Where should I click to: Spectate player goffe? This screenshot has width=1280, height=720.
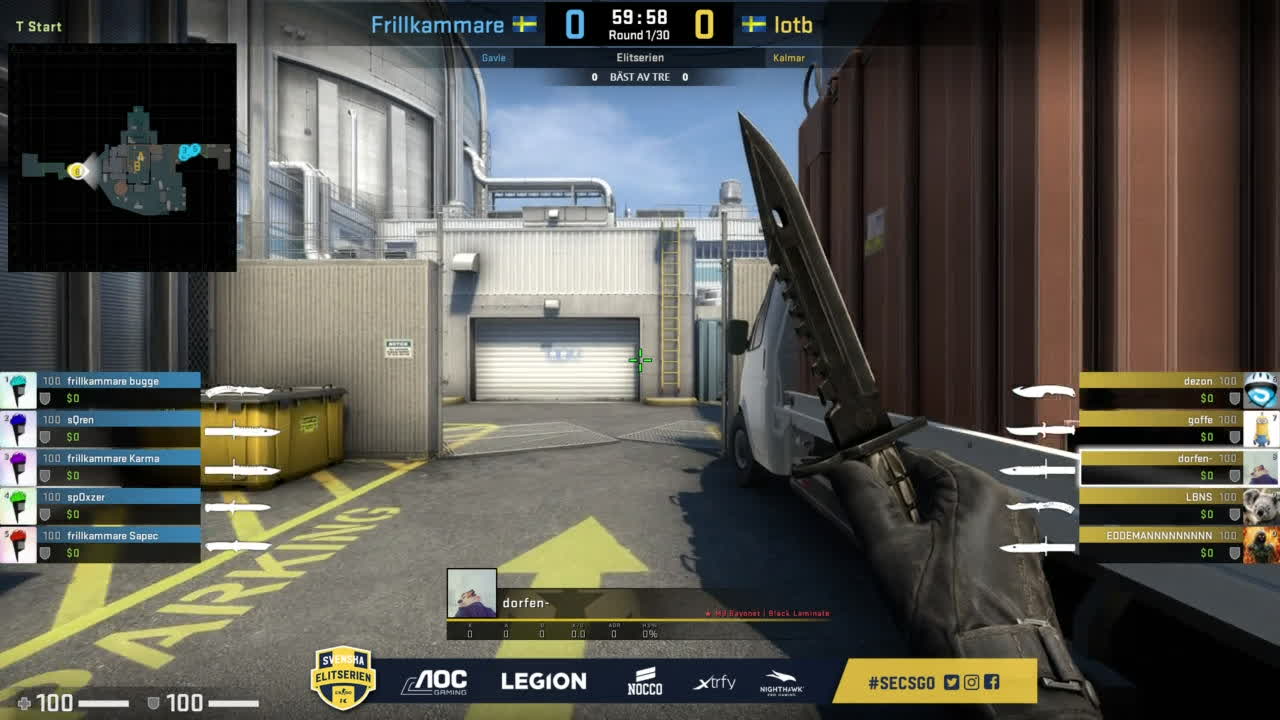click(1160, 420)
